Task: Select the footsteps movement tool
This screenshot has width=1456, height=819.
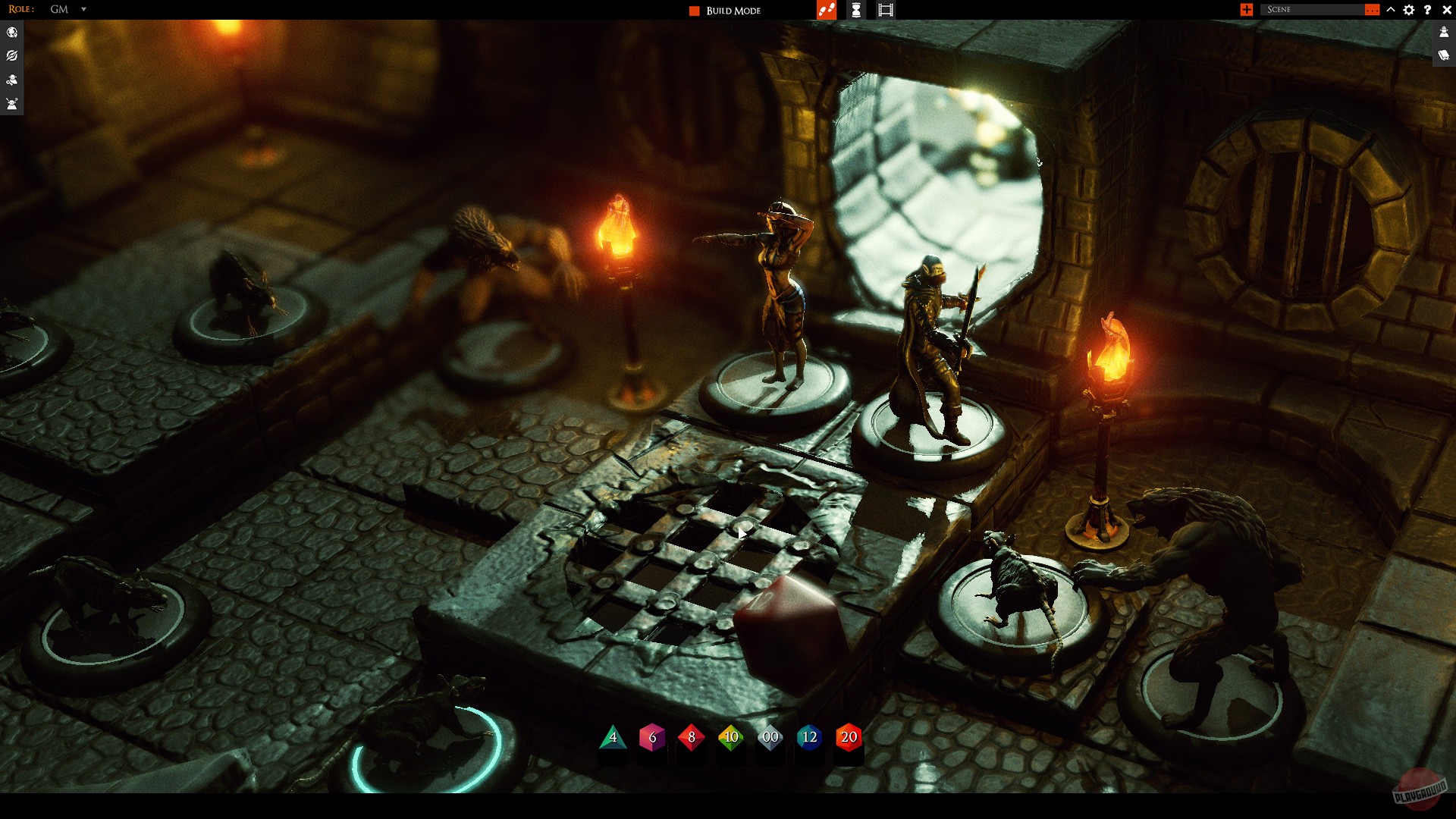Action: (x=826, y=10)
